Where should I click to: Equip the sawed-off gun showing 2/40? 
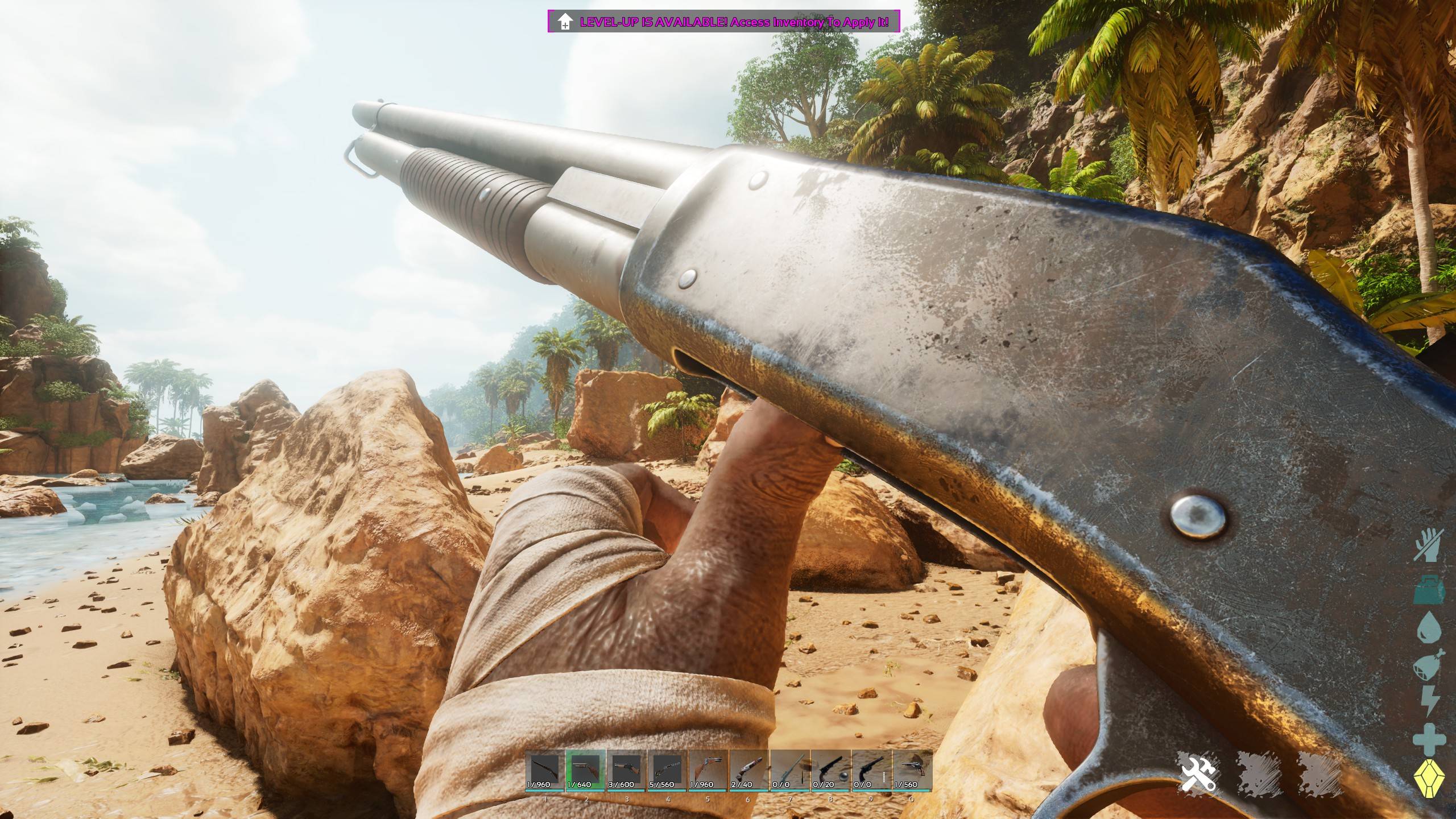pos(749,770)
